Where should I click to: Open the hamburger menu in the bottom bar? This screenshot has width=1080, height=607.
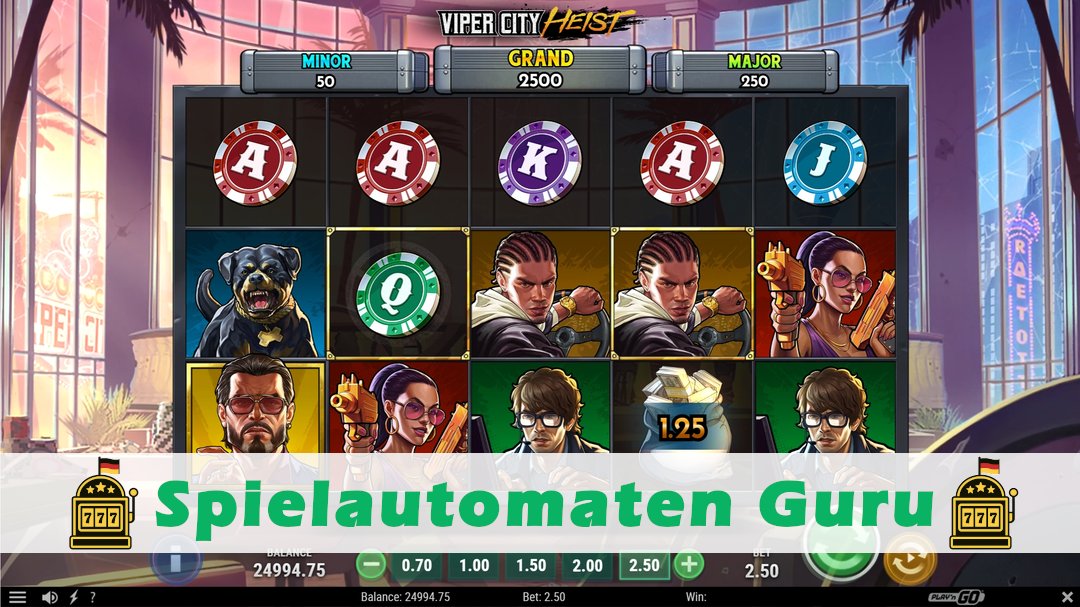coord(17,597)
